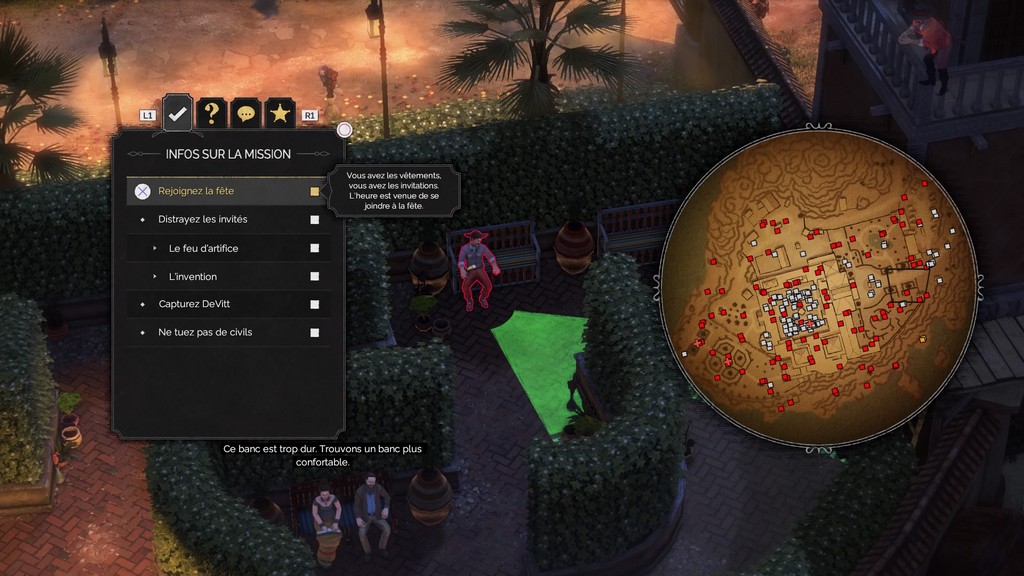Pick the "Capturez DeVitt" objective
The image size is (1024, 576).
[x=194, y=304]
